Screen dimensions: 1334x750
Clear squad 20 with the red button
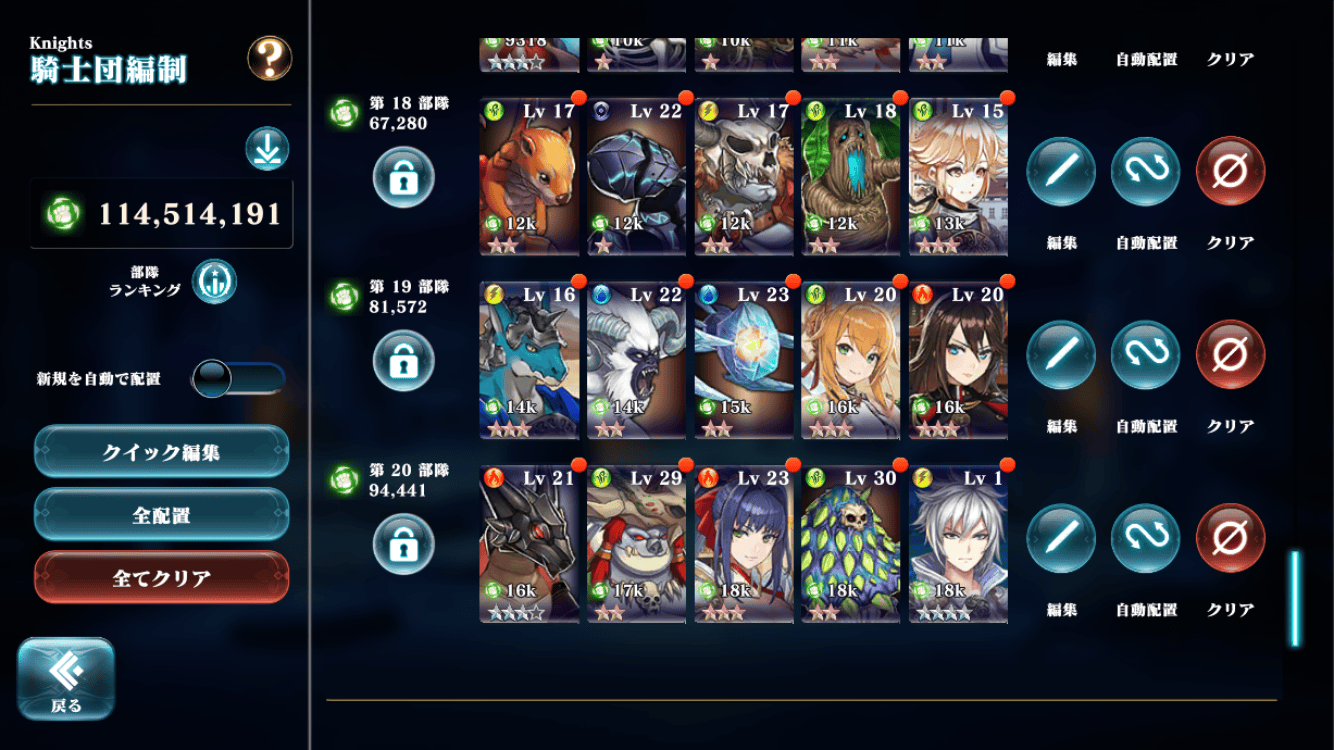tap(1230, 539)
